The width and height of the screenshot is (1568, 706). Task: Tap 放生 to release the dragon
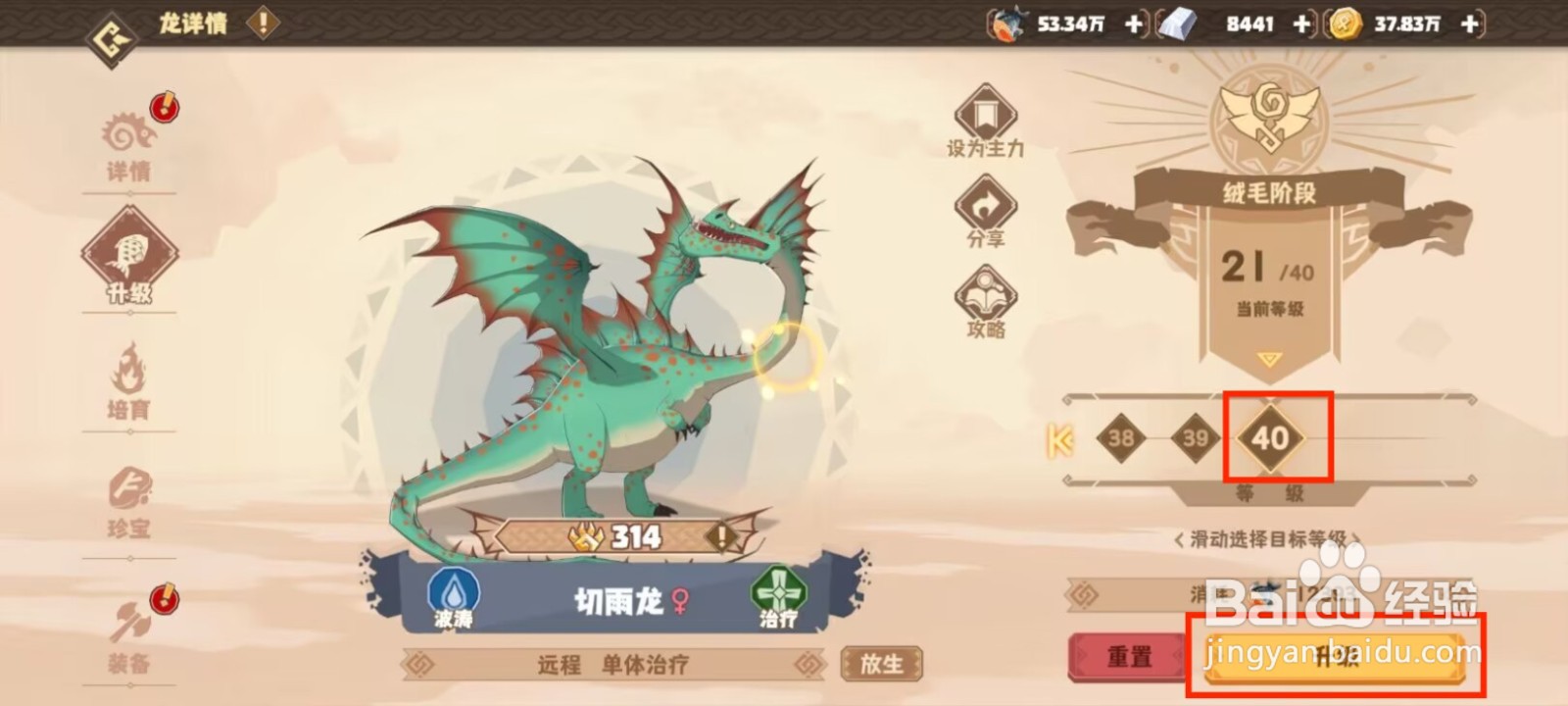point(880,662)
